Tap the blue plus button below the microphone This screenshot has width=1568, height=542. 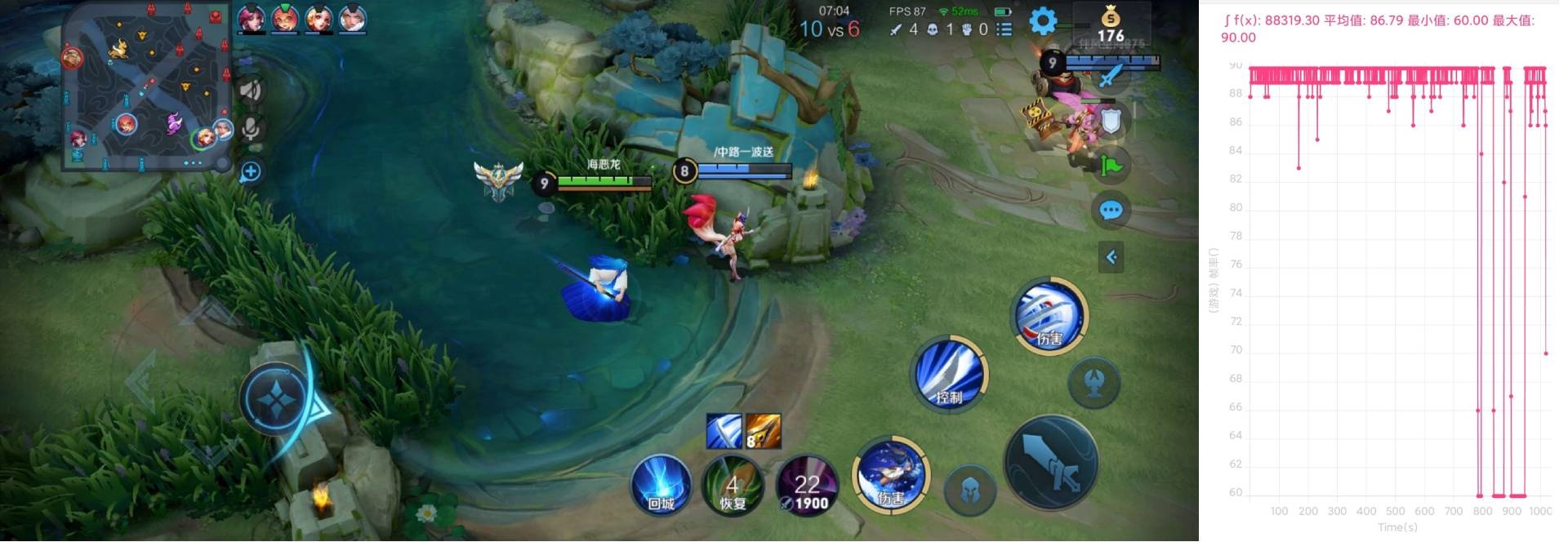[x=251, y=171]
